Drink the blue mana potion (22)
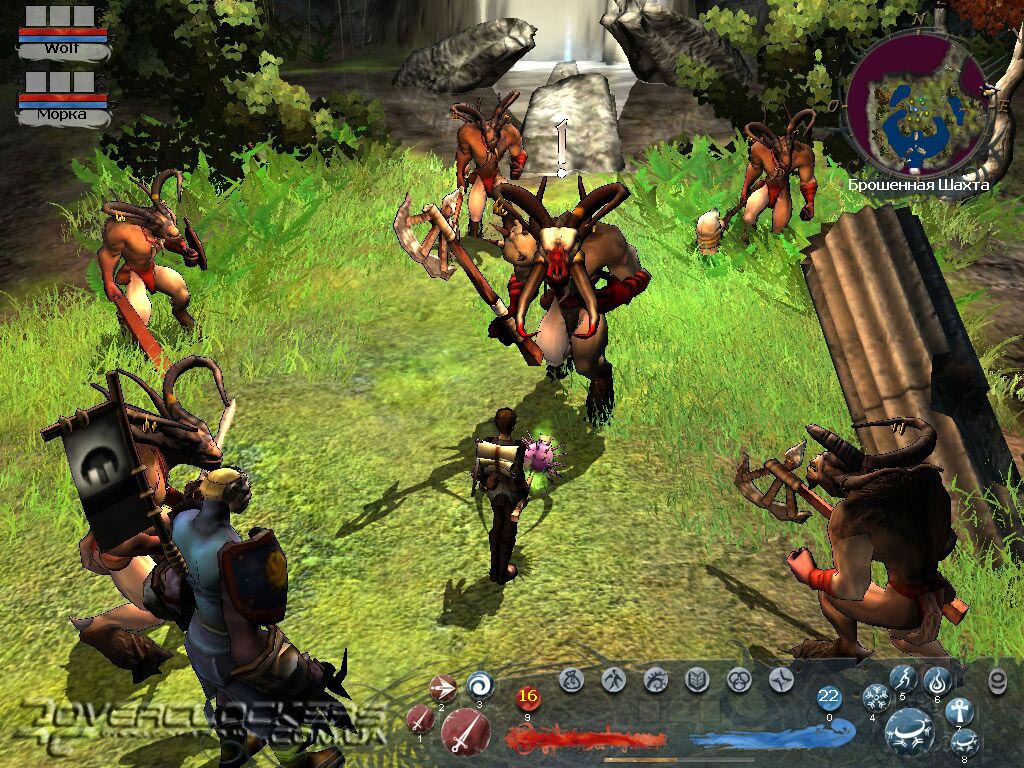Viewport: 1024px width, 768px height. coord(829,698)
